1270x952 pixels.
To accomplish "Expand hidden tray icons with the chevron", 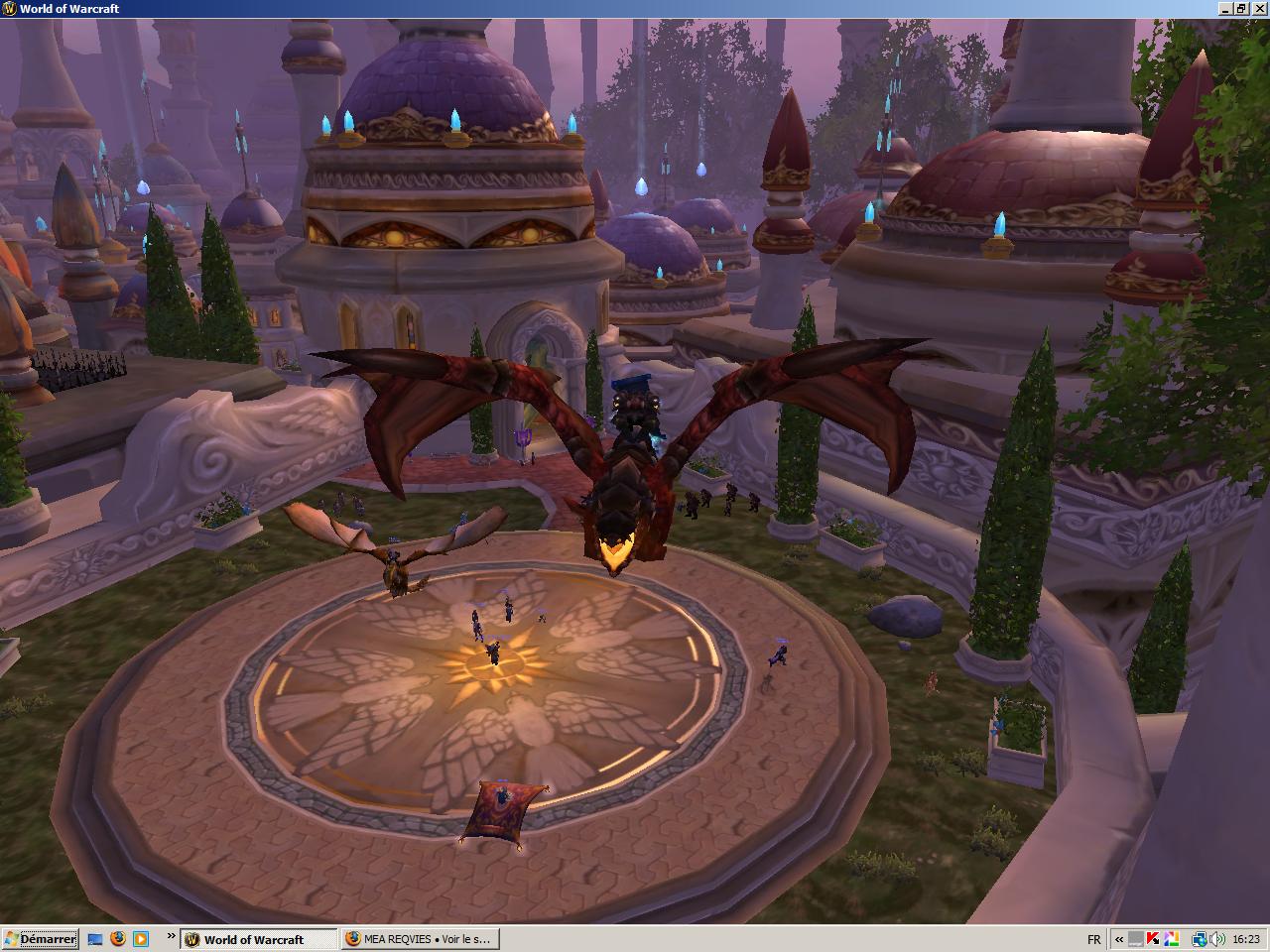I will [1119, 939].
